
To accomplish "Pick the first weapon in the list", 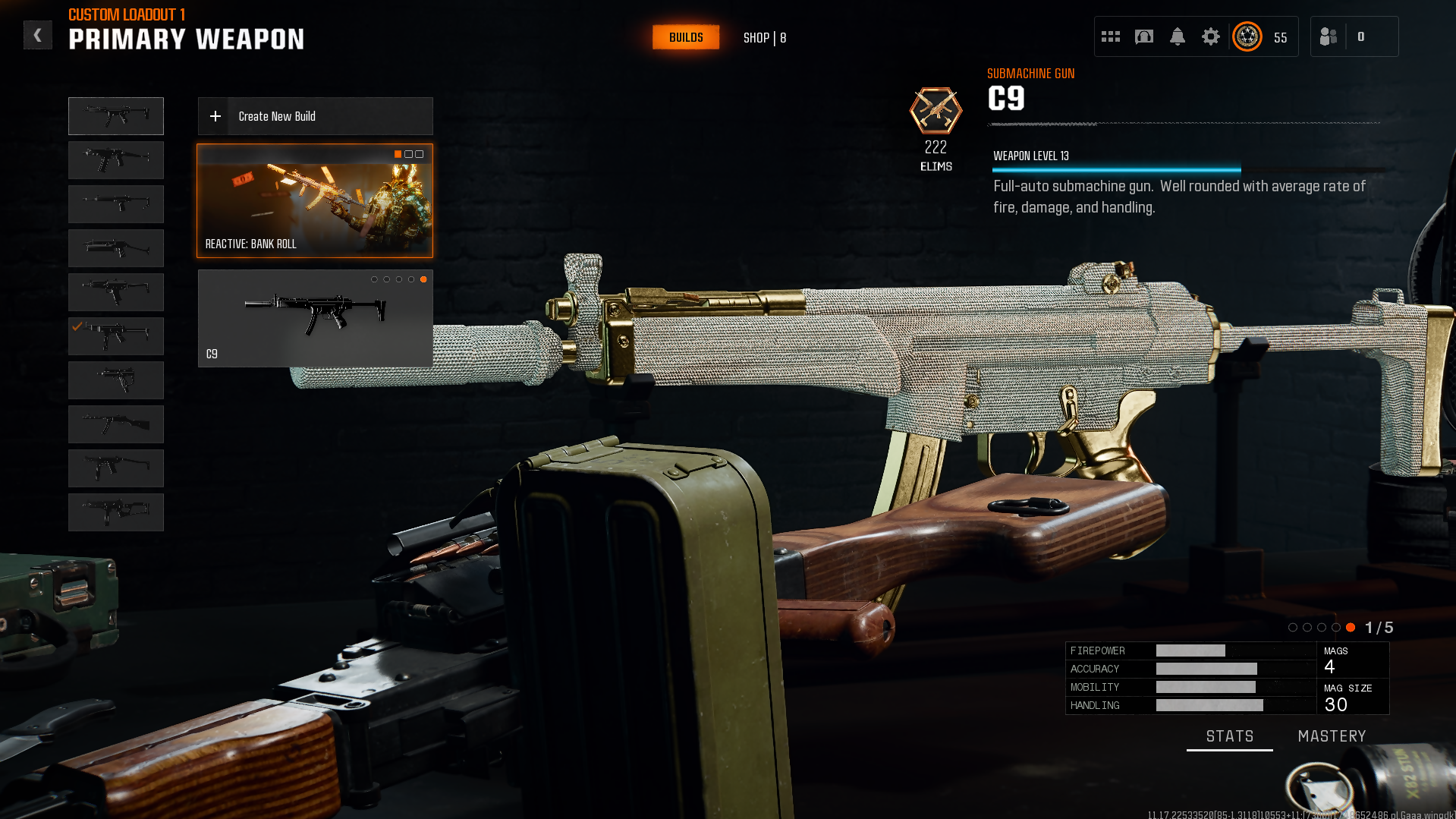I will tap(116, 116).
